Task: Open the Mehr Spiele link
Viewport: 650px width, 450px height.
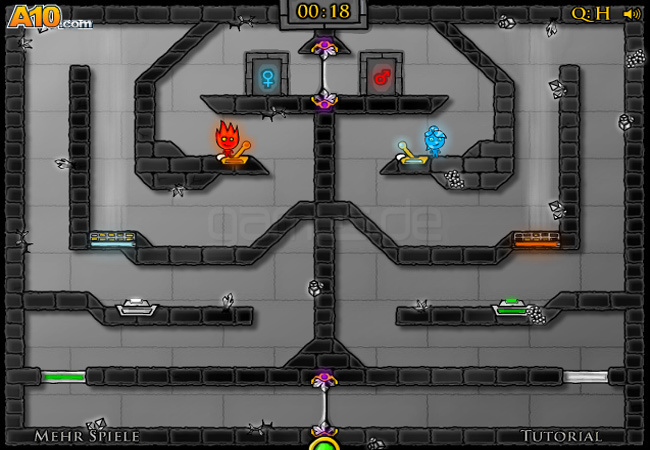Action: (87, 436)
